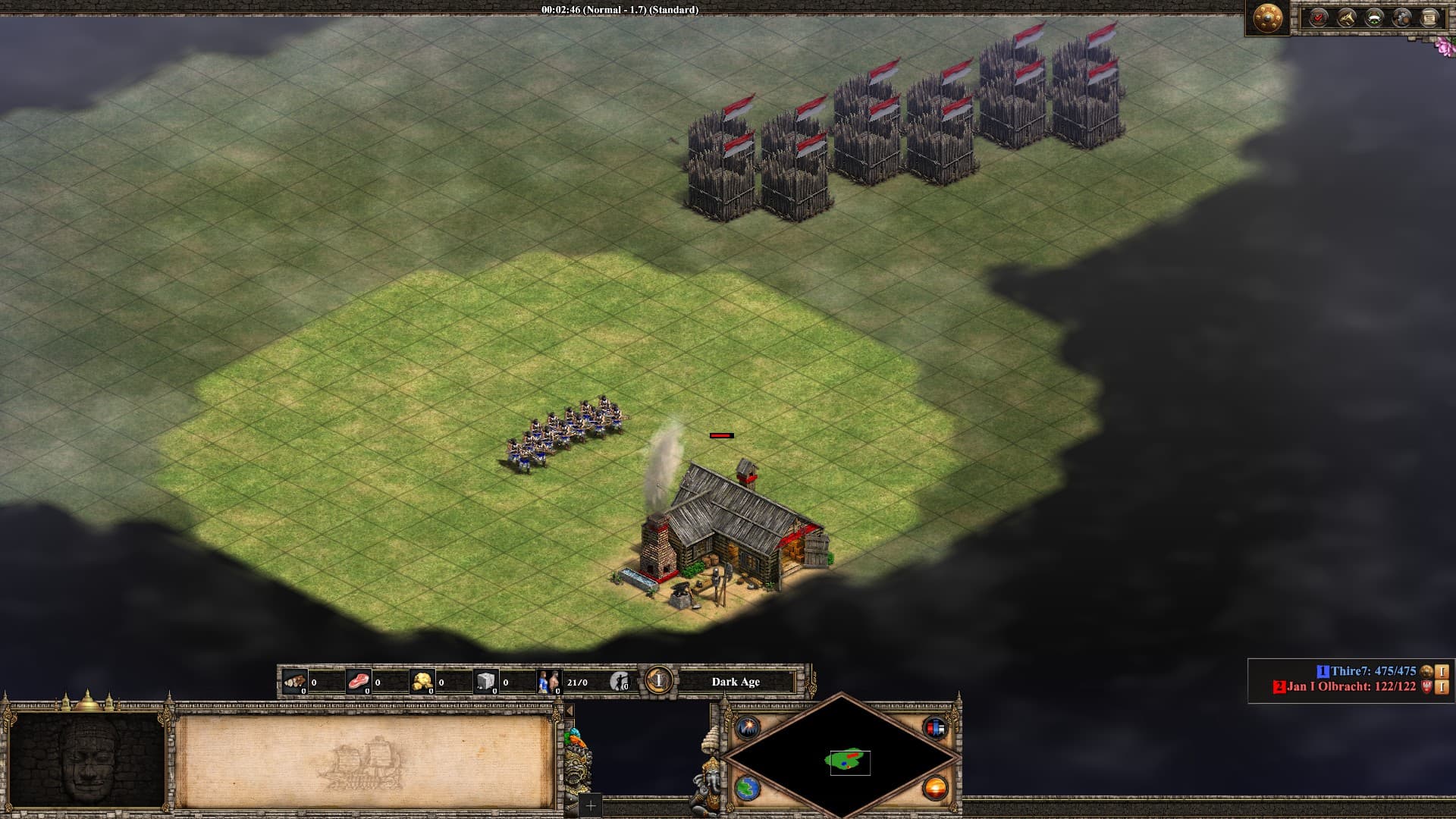Click the population villagers icon
Viewport: 1456px width, 819px height.
(x=548, y=682)
